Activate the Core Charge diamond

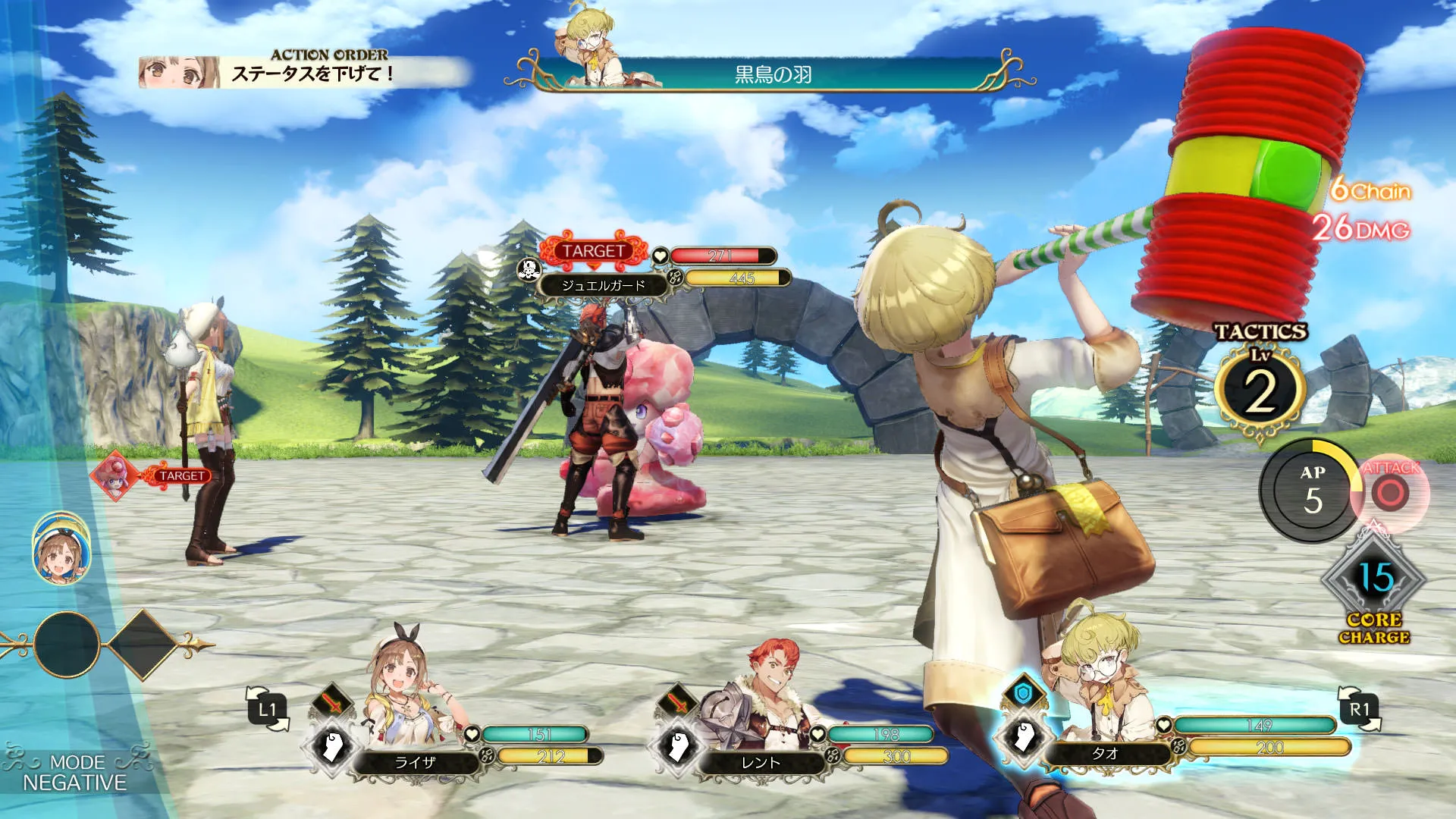[x=1374, y=580]
